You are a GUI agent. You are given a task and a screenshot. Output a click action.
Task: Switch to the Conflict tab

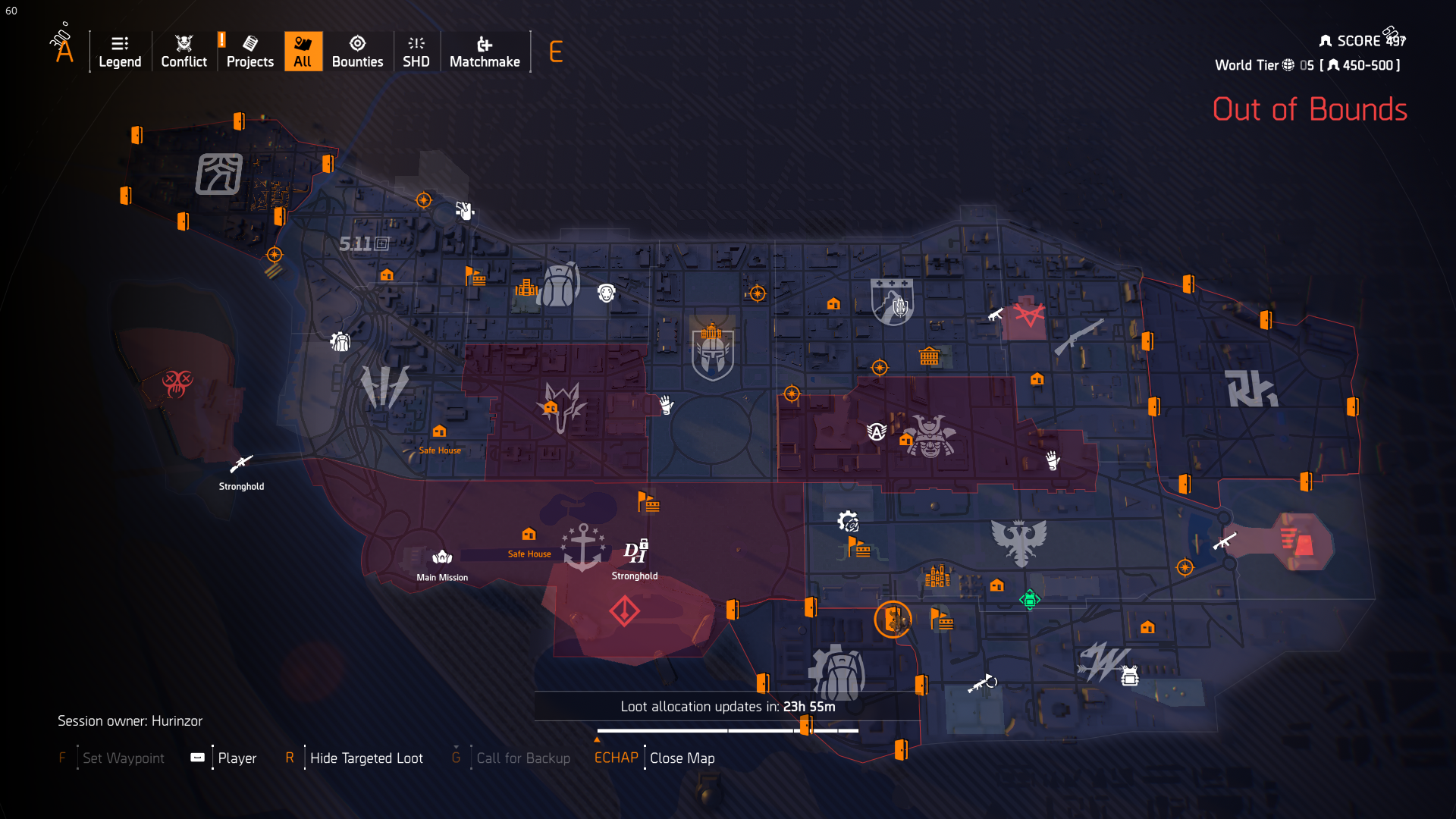(x=183, y=51)
